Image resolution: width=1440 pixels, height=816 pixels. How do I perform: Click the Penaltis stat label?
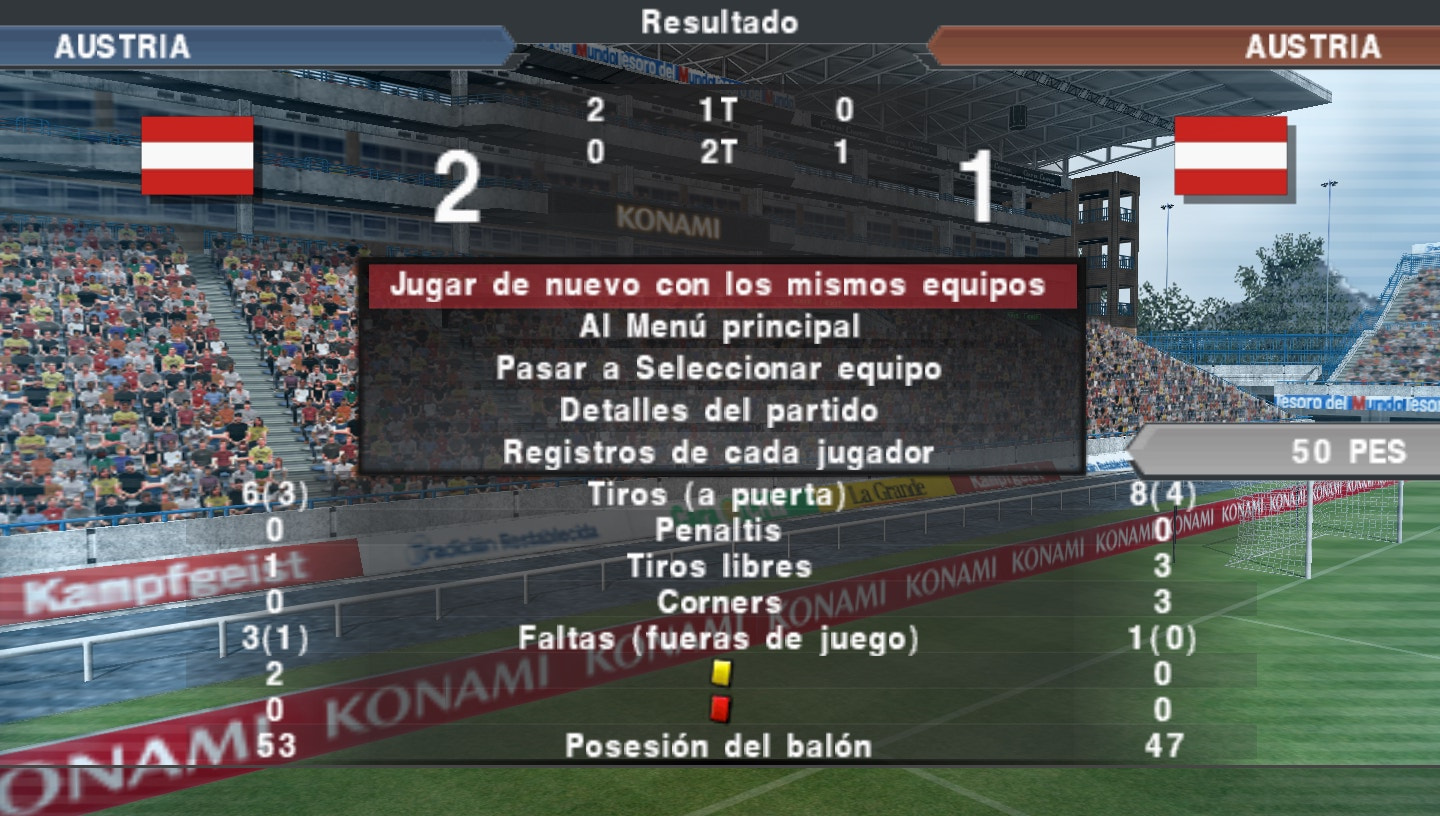click(719, 531)
